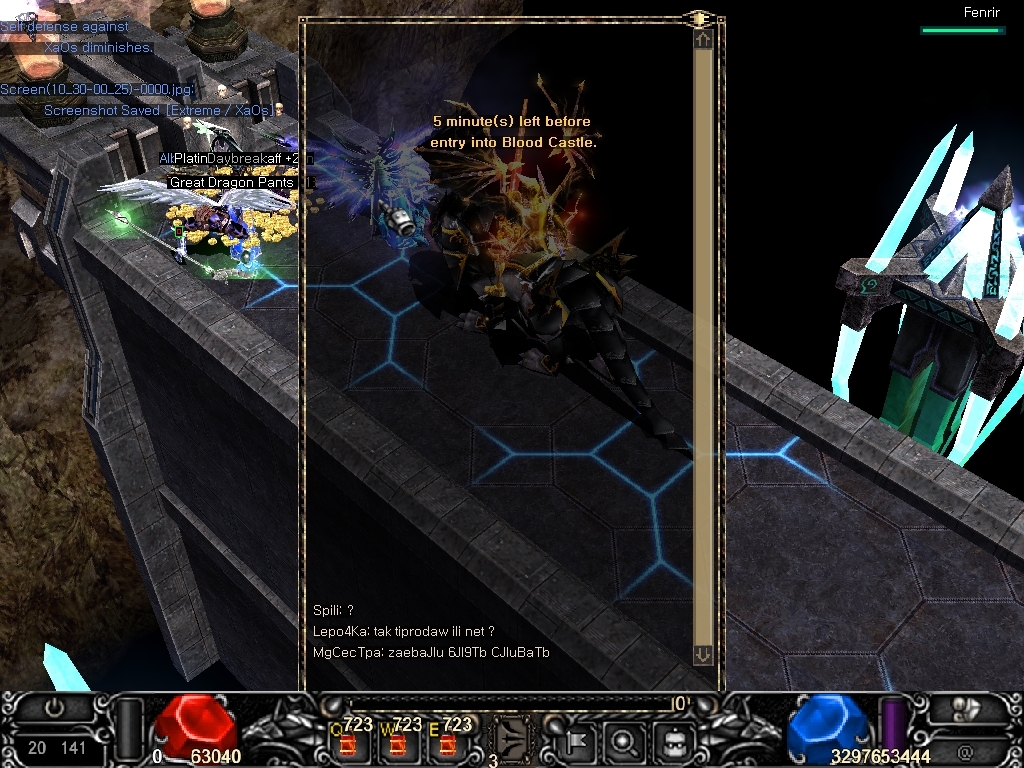Click the power button in the bottom-left panel

[x=54, y=707]
